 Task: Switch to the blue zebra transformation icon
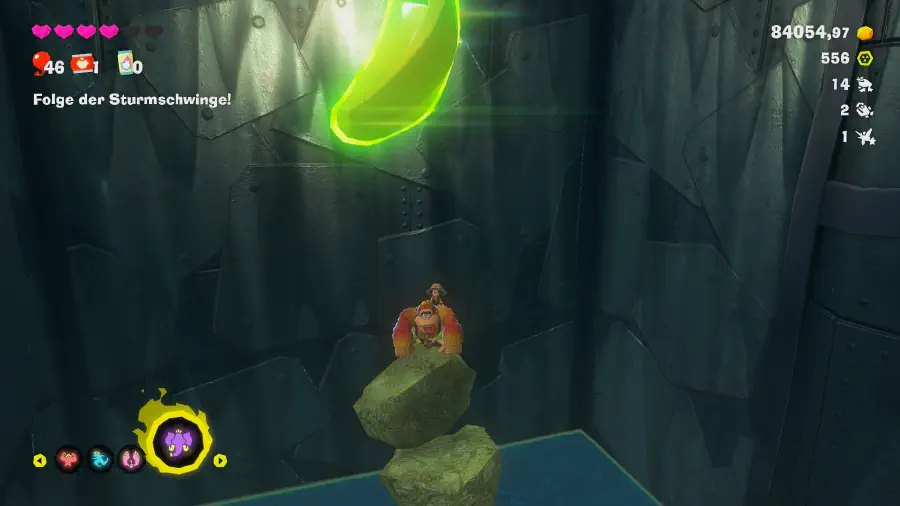point(100,460)
